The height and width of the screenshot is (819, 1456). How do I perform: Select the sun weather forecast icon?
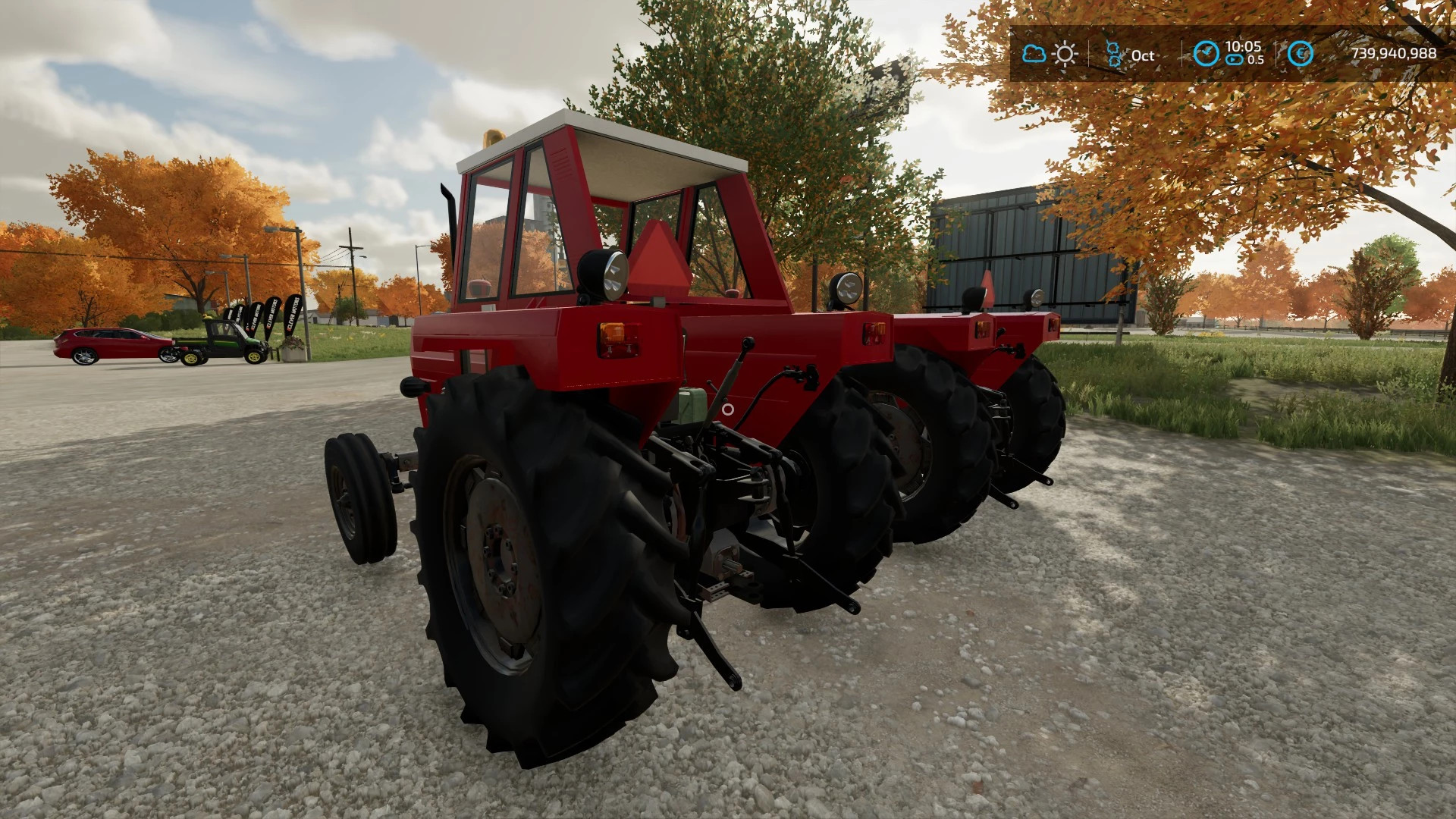[x=1065, y=53]
